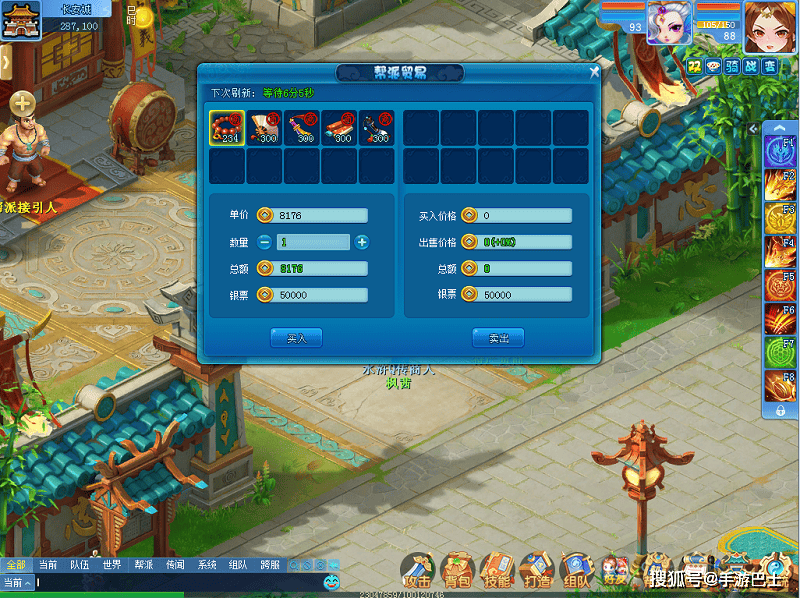Open the 背包 bag menu
This screenshot has height=598, width=800.
point(457,570)
